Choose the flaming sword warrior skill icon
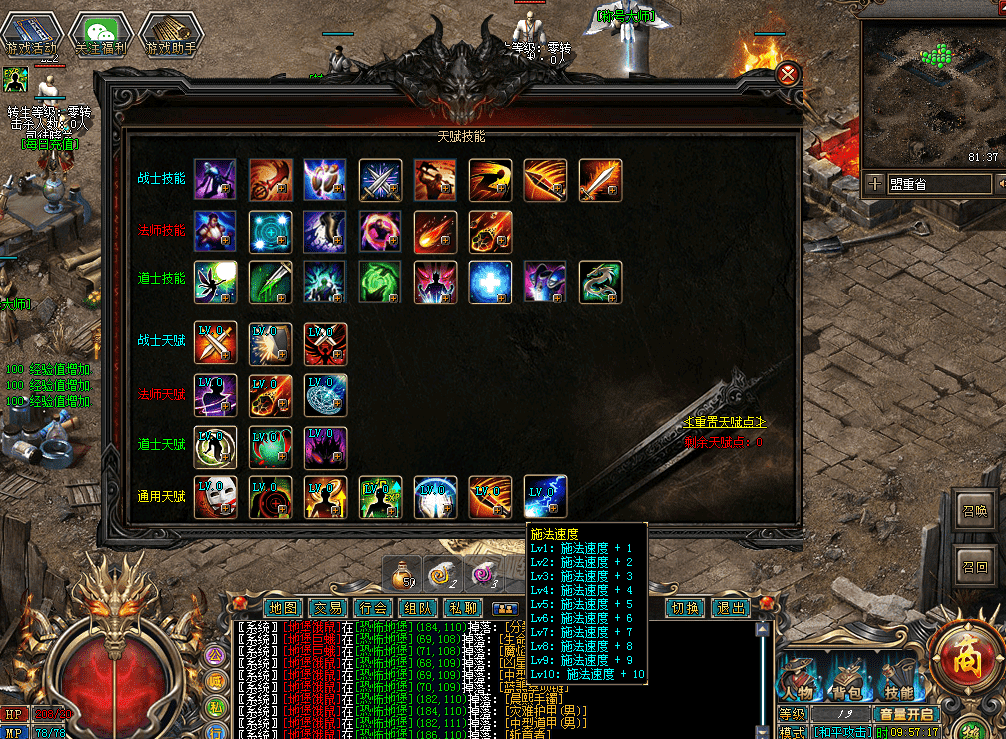Image resolution: width=1006 pixels, height=739 pixels. pyautogui.click(x=600, y=180)
